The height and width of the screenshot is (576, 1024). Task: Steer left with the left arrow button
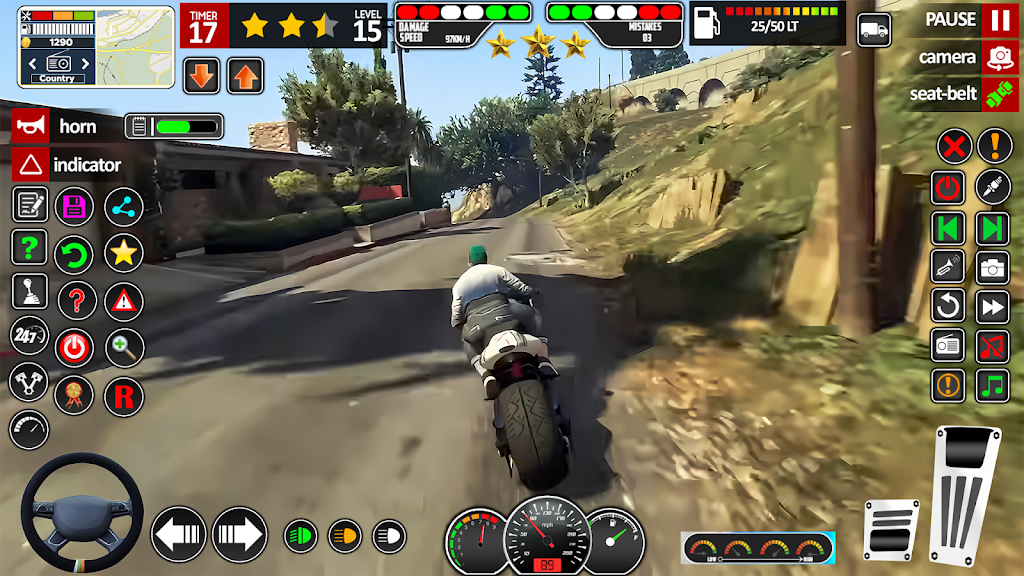[179, 534]
